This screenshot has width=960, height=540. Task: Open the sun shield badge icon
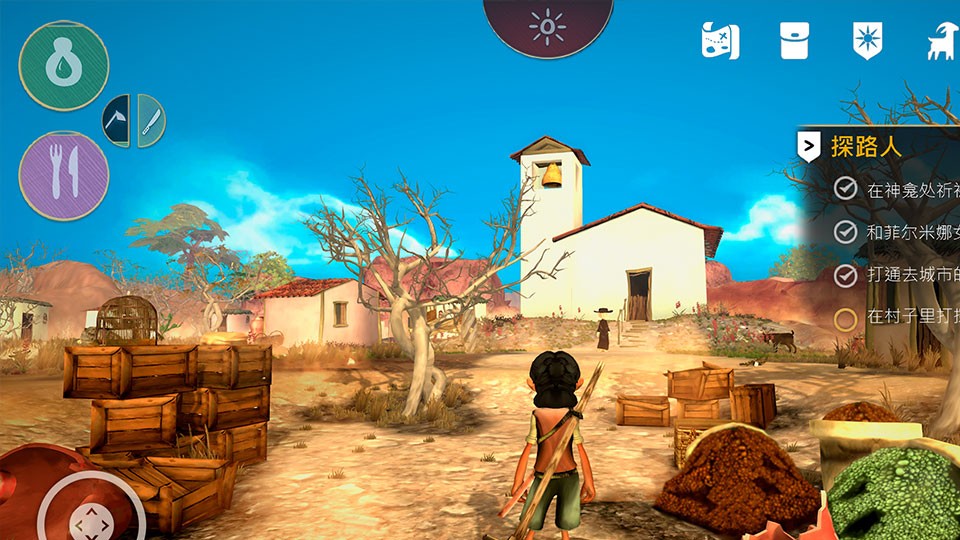[x=867, y=41]
